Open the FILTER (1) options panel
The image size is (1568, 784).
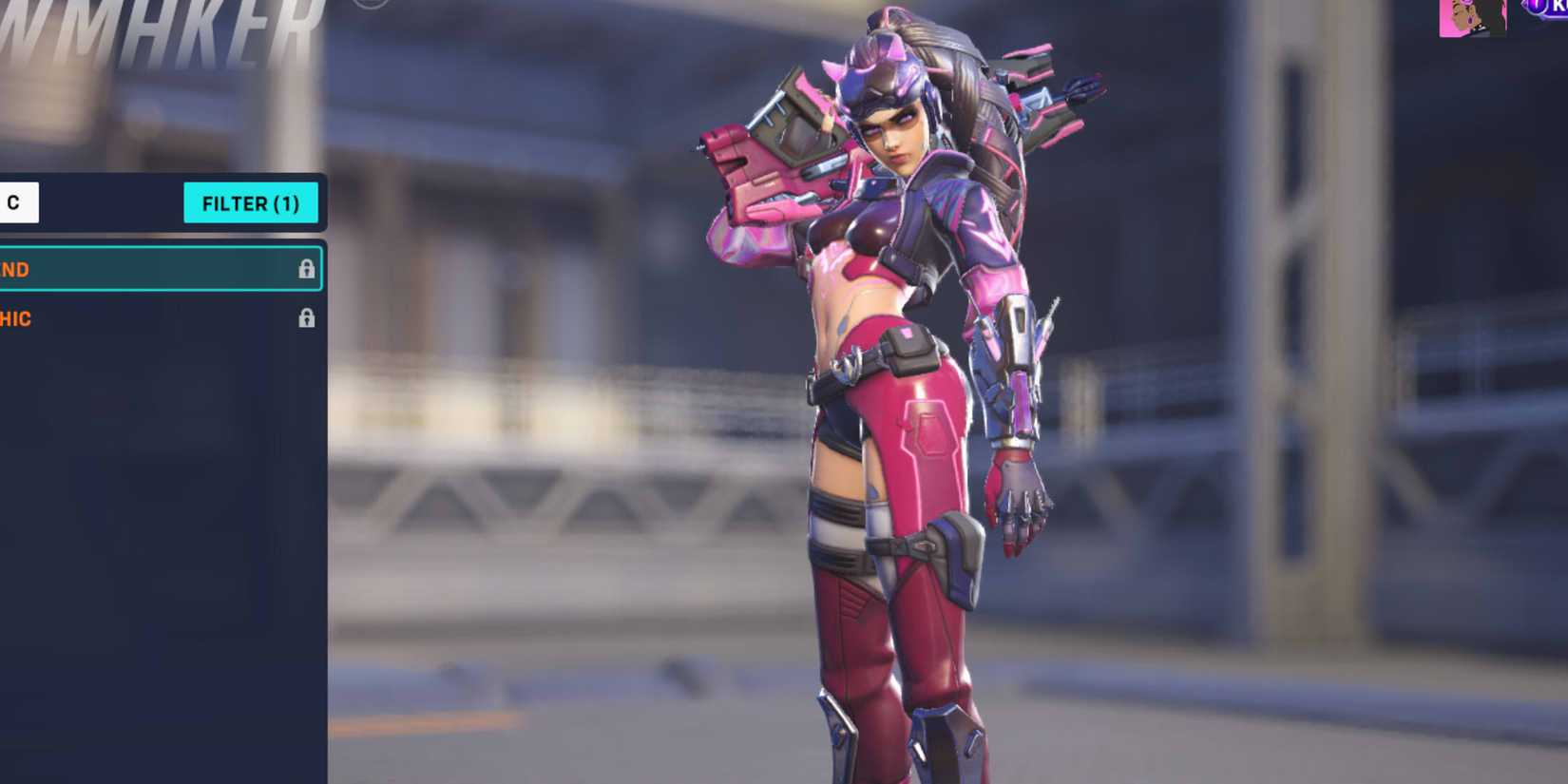(251, 202)
